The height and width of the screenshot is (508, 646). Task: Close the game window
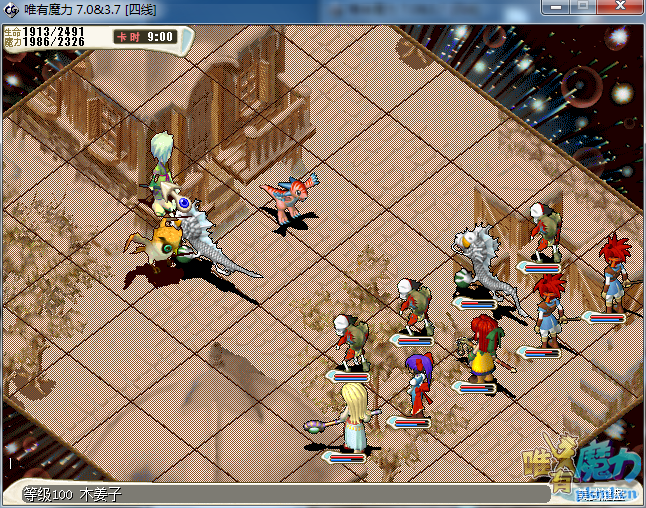(x=618, y=7)
